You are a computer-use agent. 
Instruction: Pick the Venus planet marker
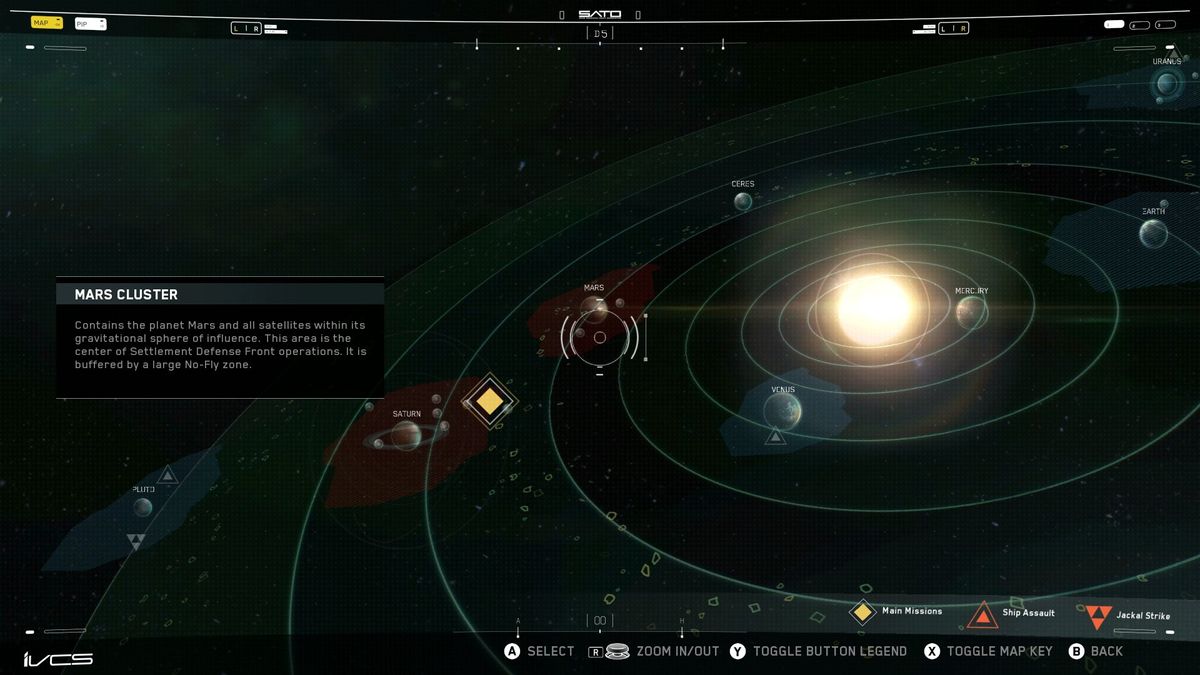point(782,410)
